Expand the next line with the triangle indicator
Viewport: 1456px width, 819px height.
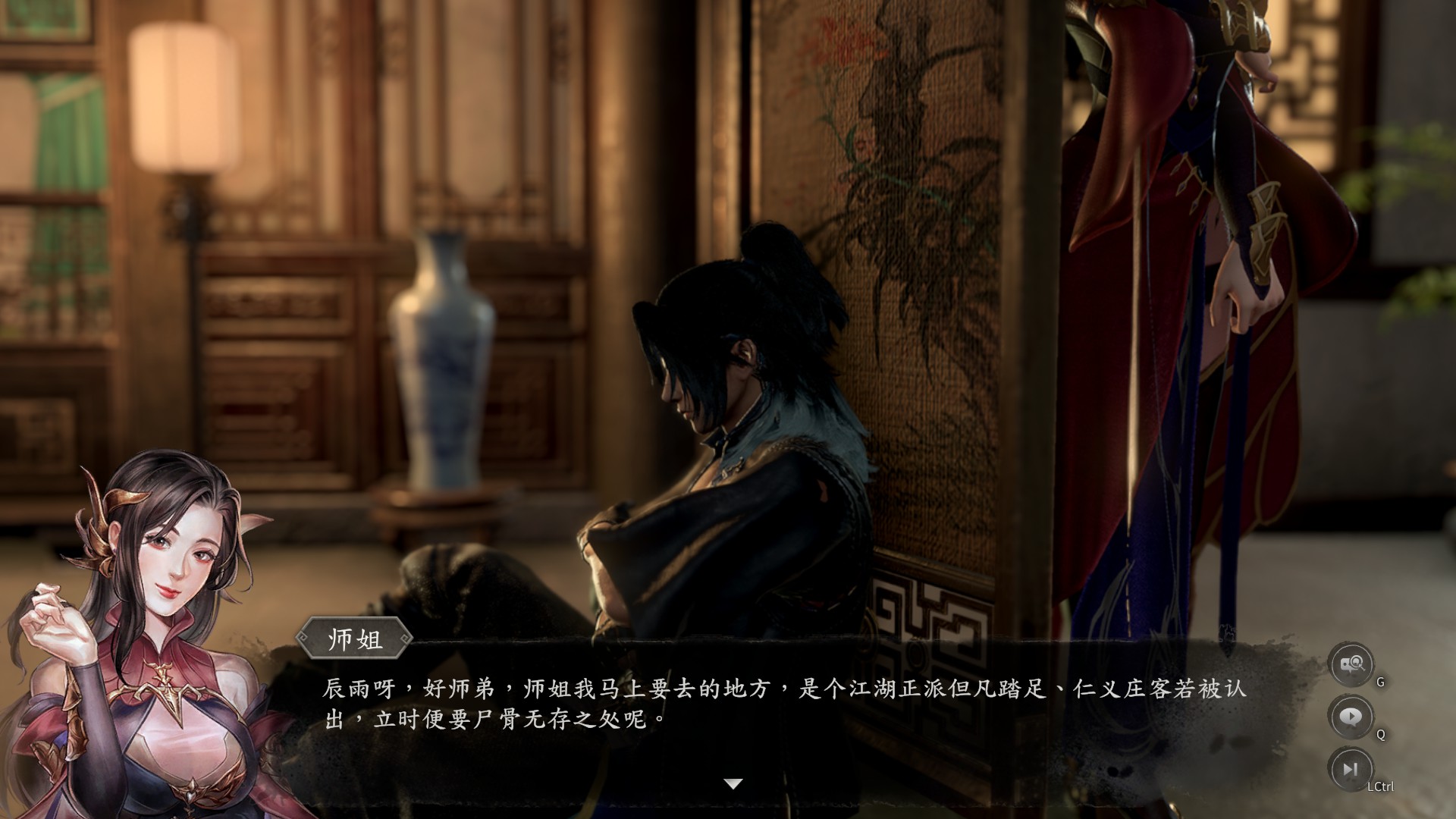pos(732,785)
